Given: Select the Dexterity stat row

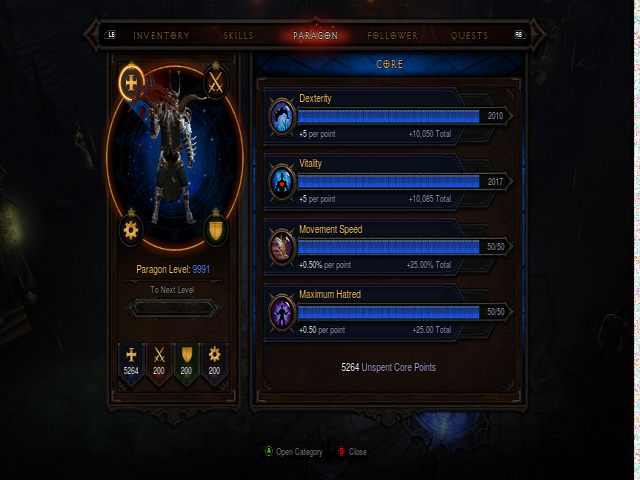Looking at the screenshot, I should coord(389,116).
